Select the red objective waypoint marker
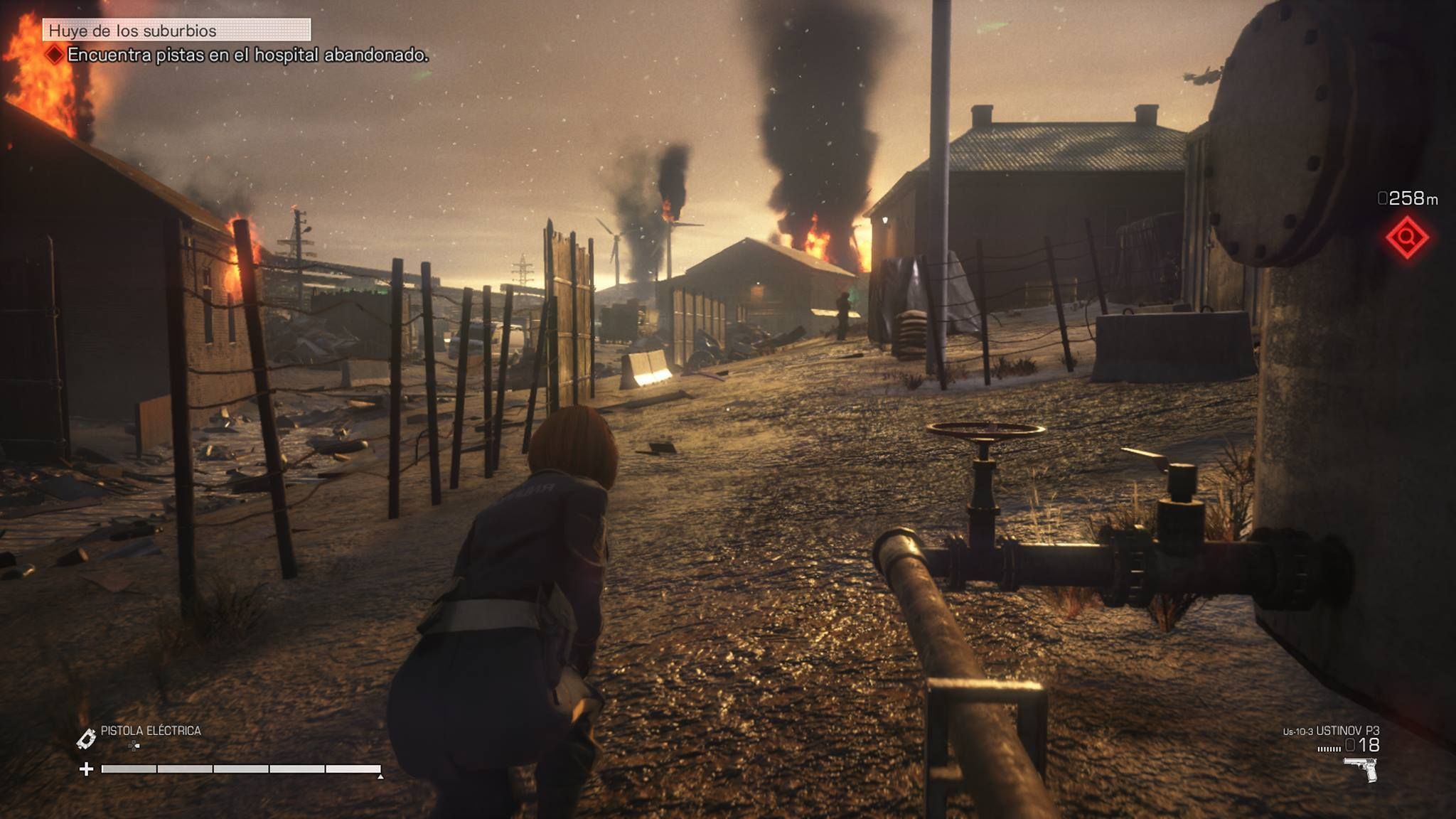Image resolution: width=1456 pixels, height=819 pixels. pyautogui.click(x=1407, y=238)
